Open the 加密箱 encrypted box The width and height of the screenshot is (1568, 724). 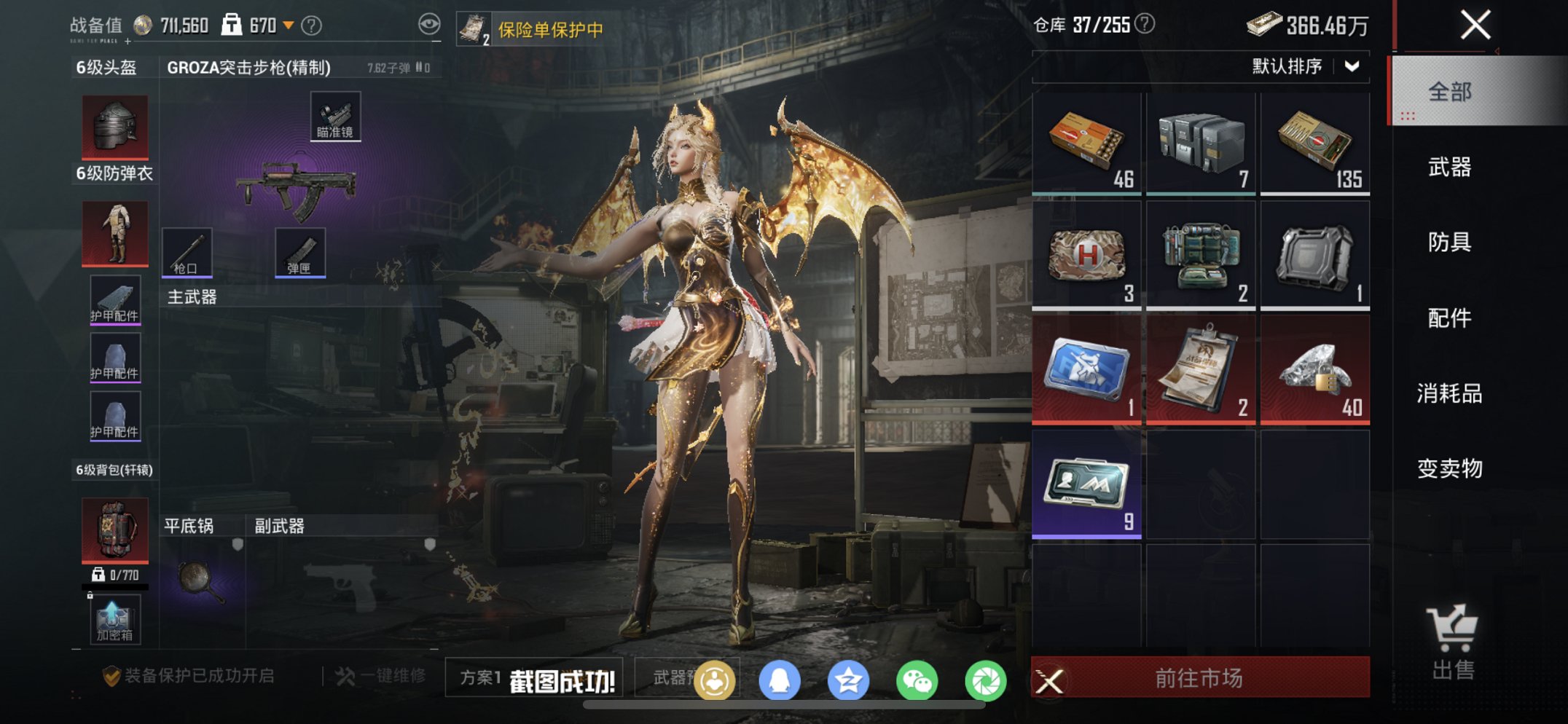[114, 619]
